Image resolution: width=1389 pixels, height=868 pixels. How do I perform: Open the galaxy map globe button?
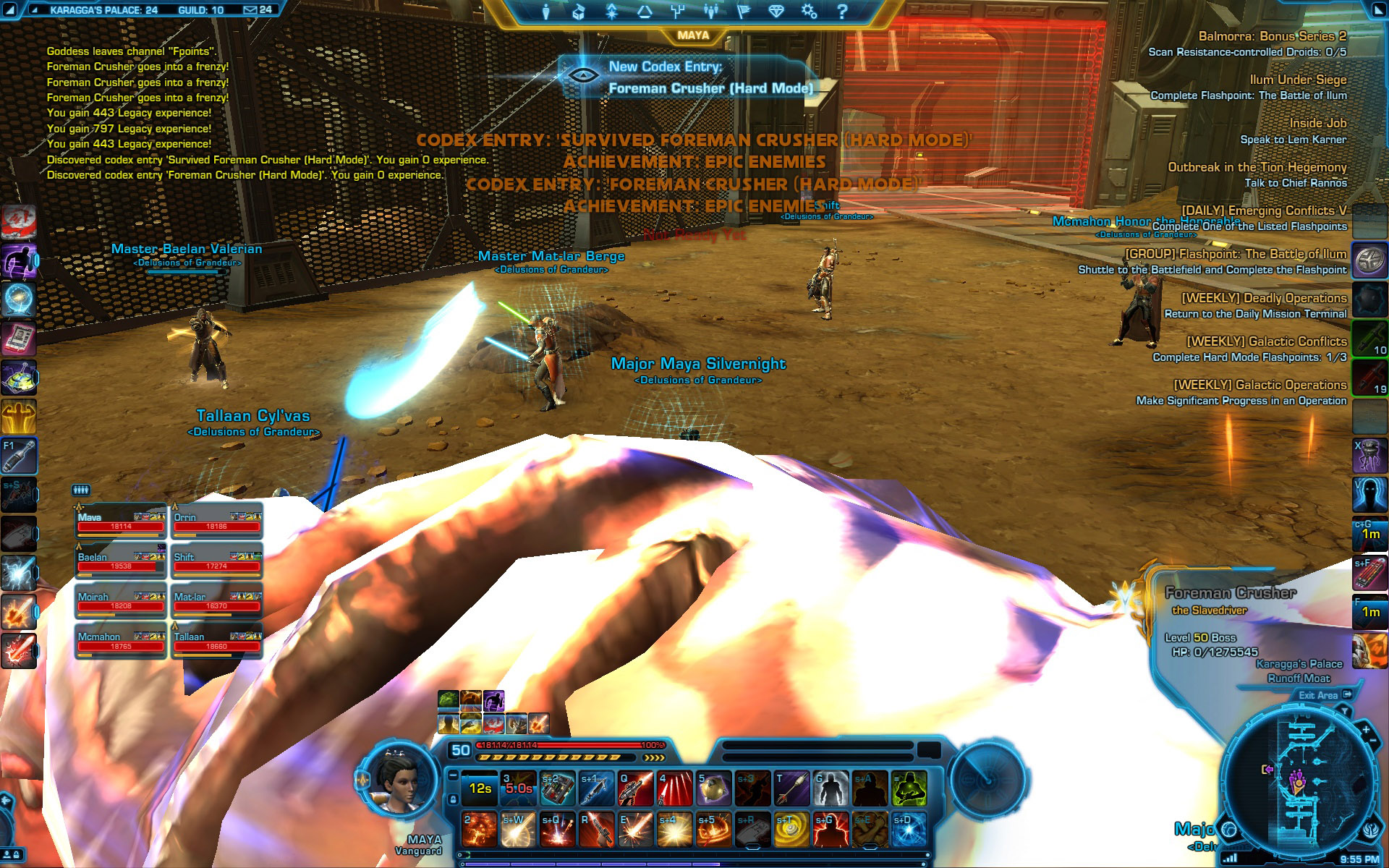[x=1228, y=829]
